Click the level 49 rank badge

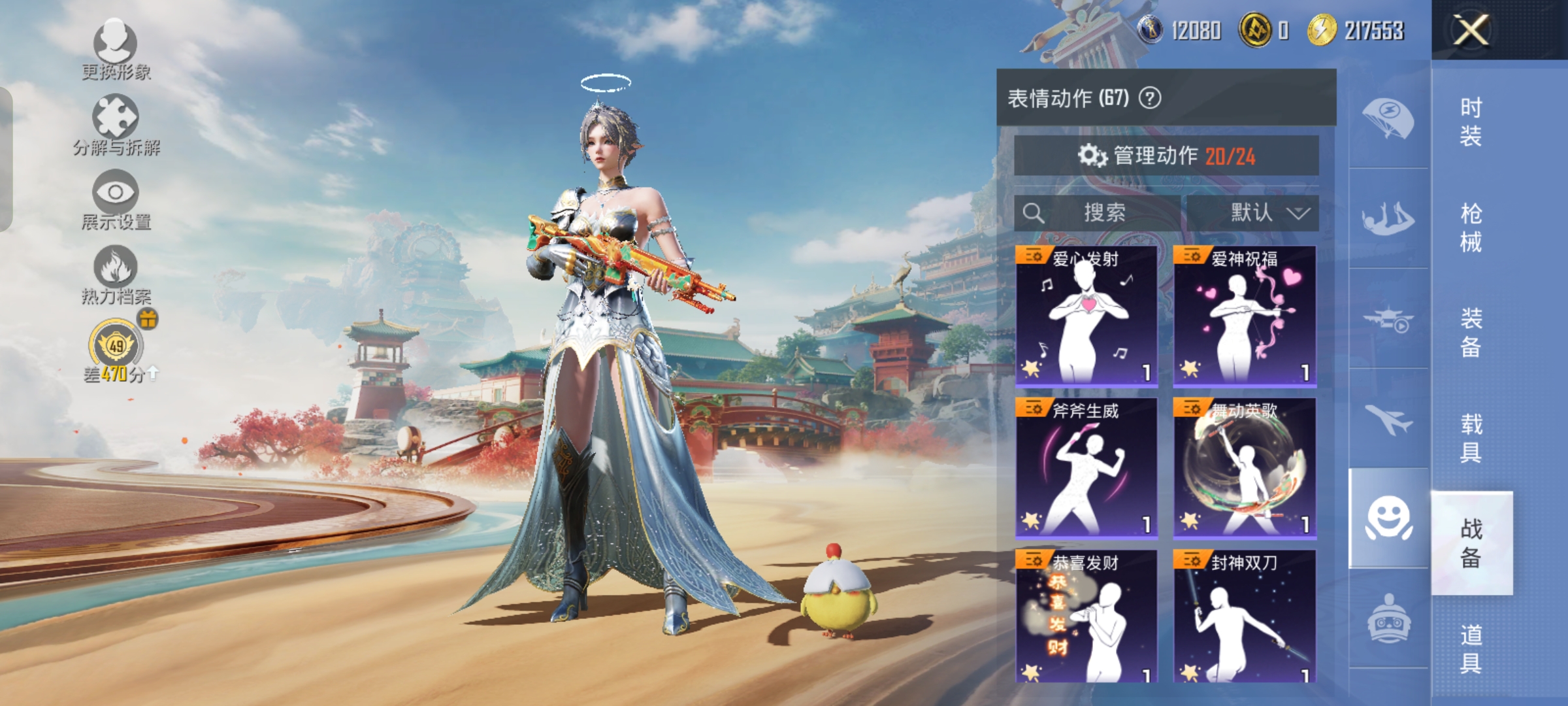[117, 345]
